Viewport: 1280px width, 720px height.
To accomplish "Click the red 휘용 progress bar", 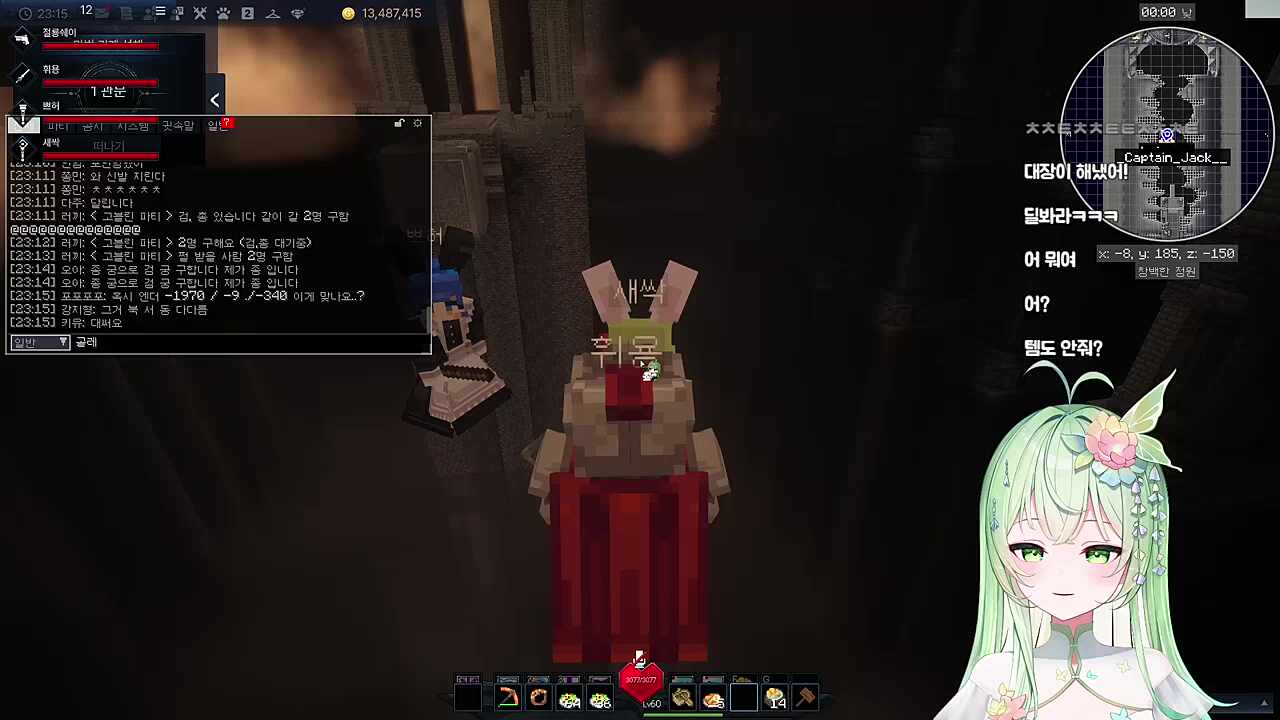I will pyautogui.click(x=100, y=83).
